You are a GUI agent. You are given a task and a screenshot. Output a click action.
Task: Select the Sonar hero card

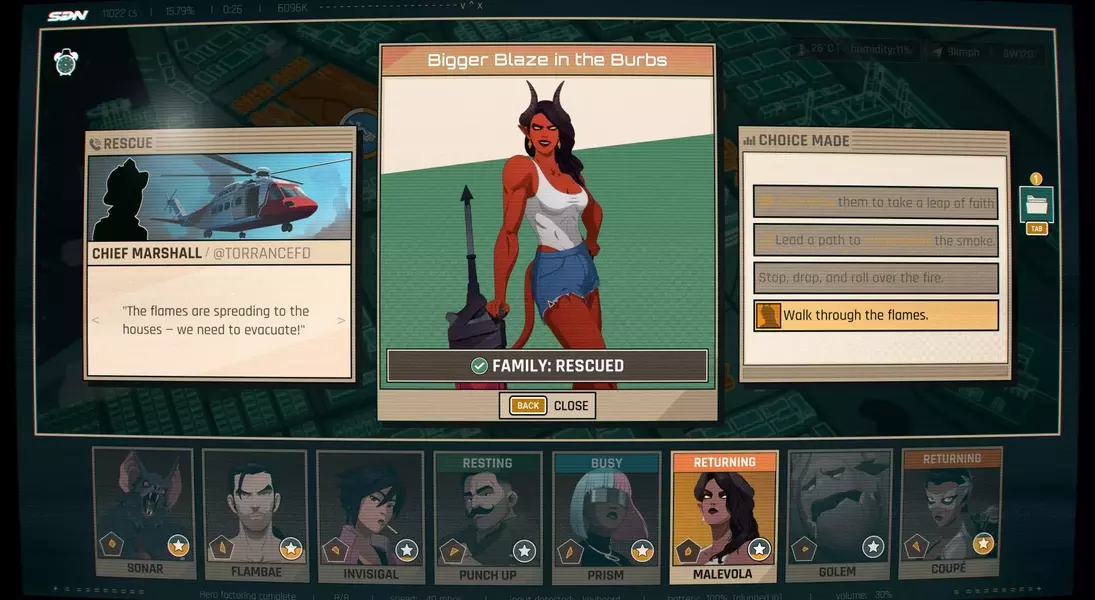(x=144, y=512)
